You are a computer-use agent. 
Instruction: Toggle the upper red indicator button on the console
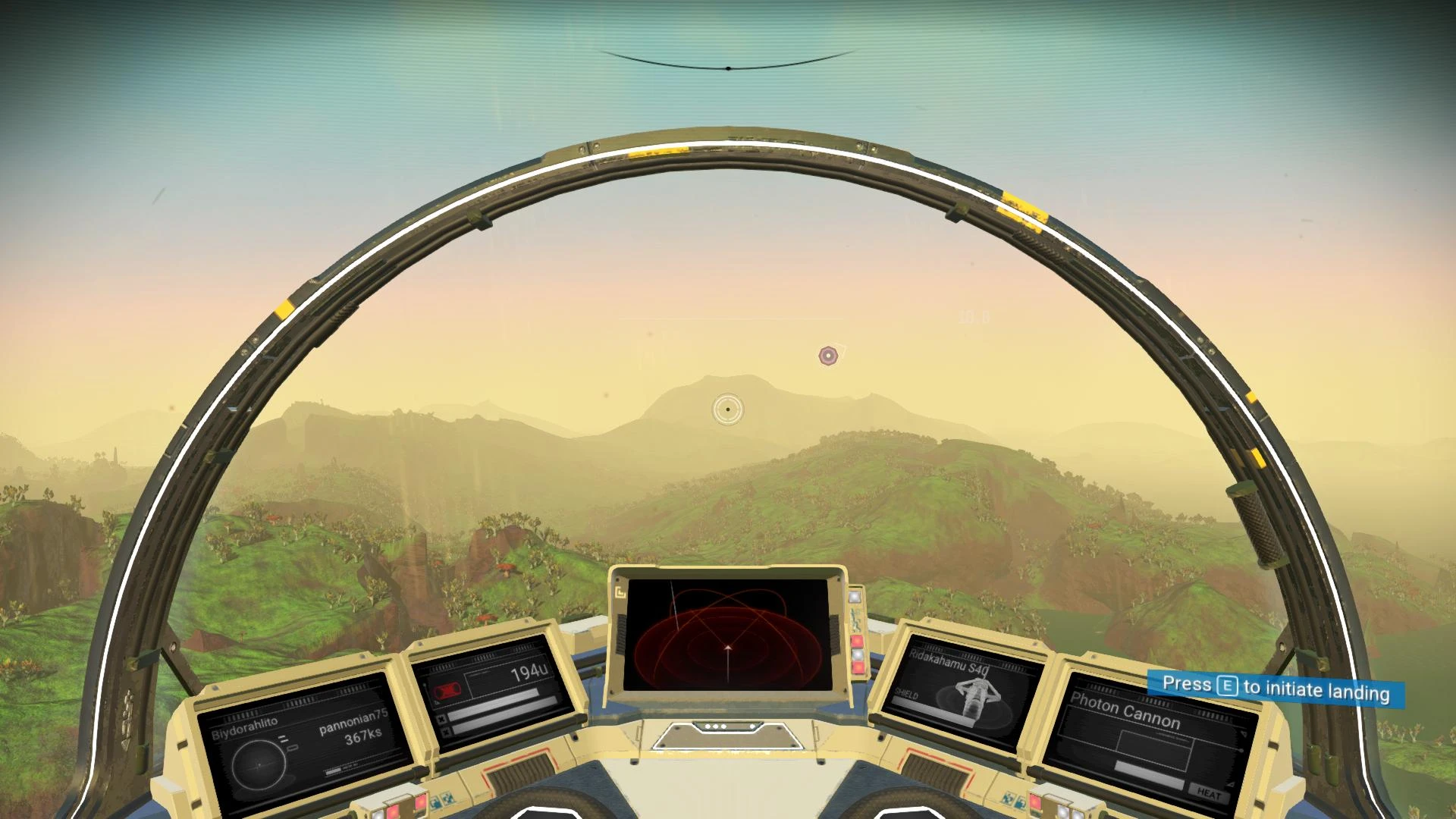coord(858,640)
